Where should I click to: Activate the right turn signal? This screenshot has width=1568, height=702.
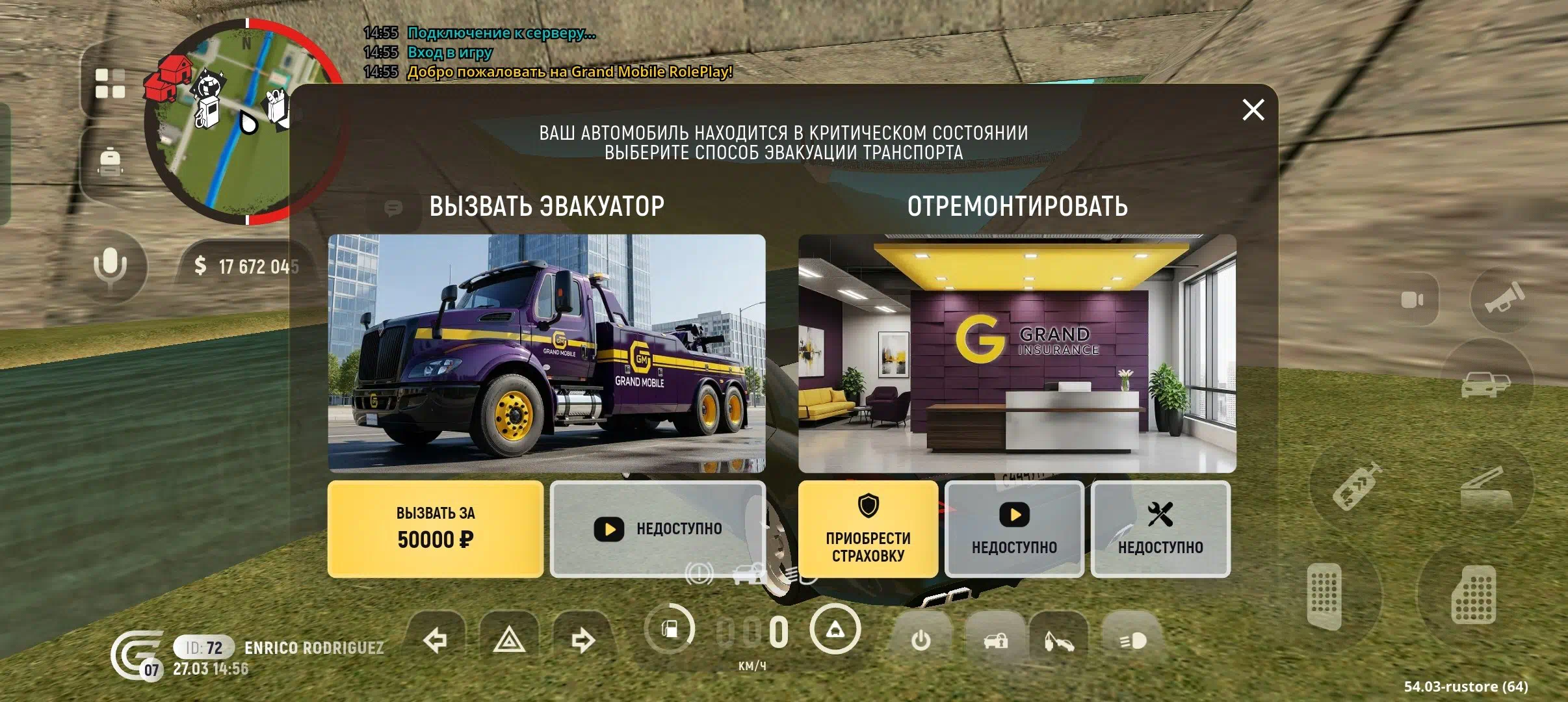click(583, 640)
